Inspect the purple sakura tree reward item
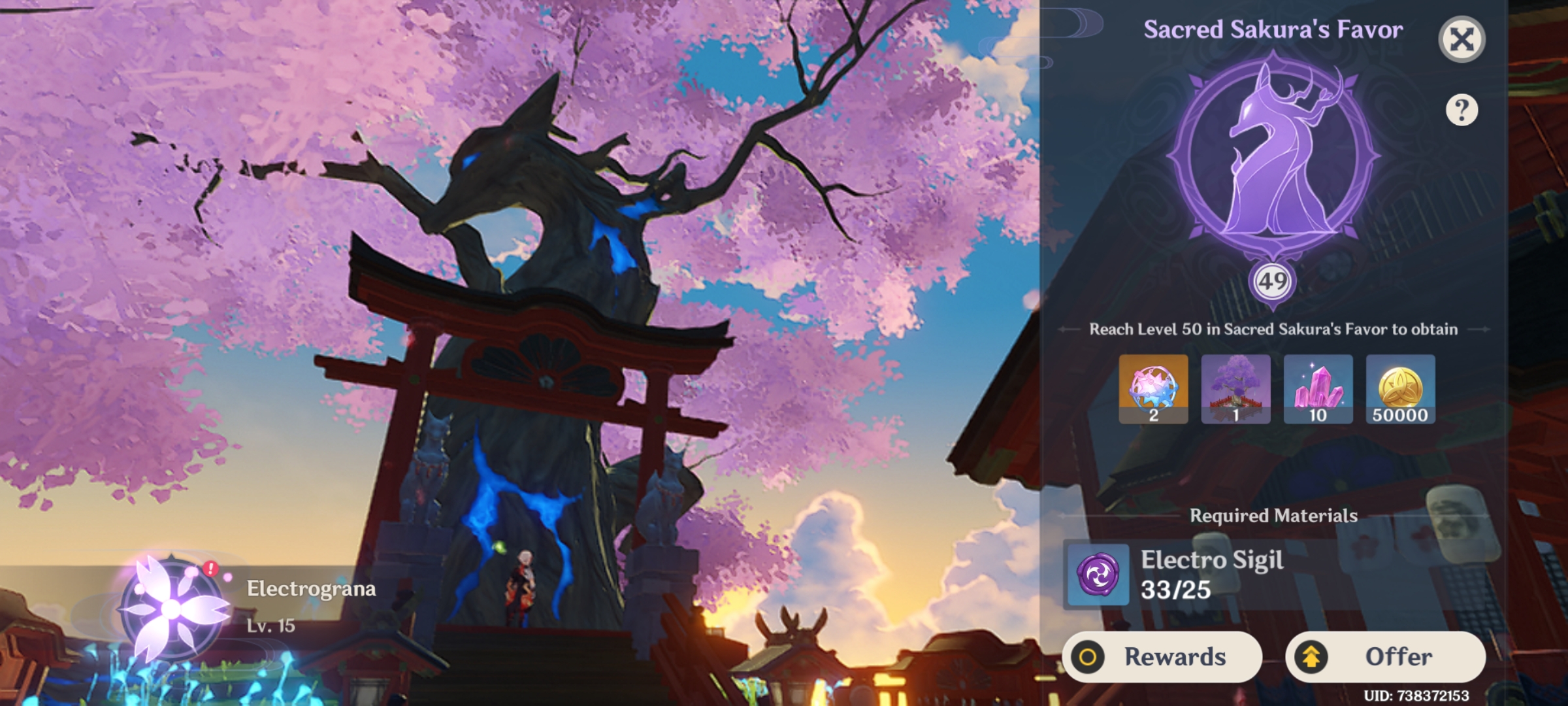 pos(1236,391)
